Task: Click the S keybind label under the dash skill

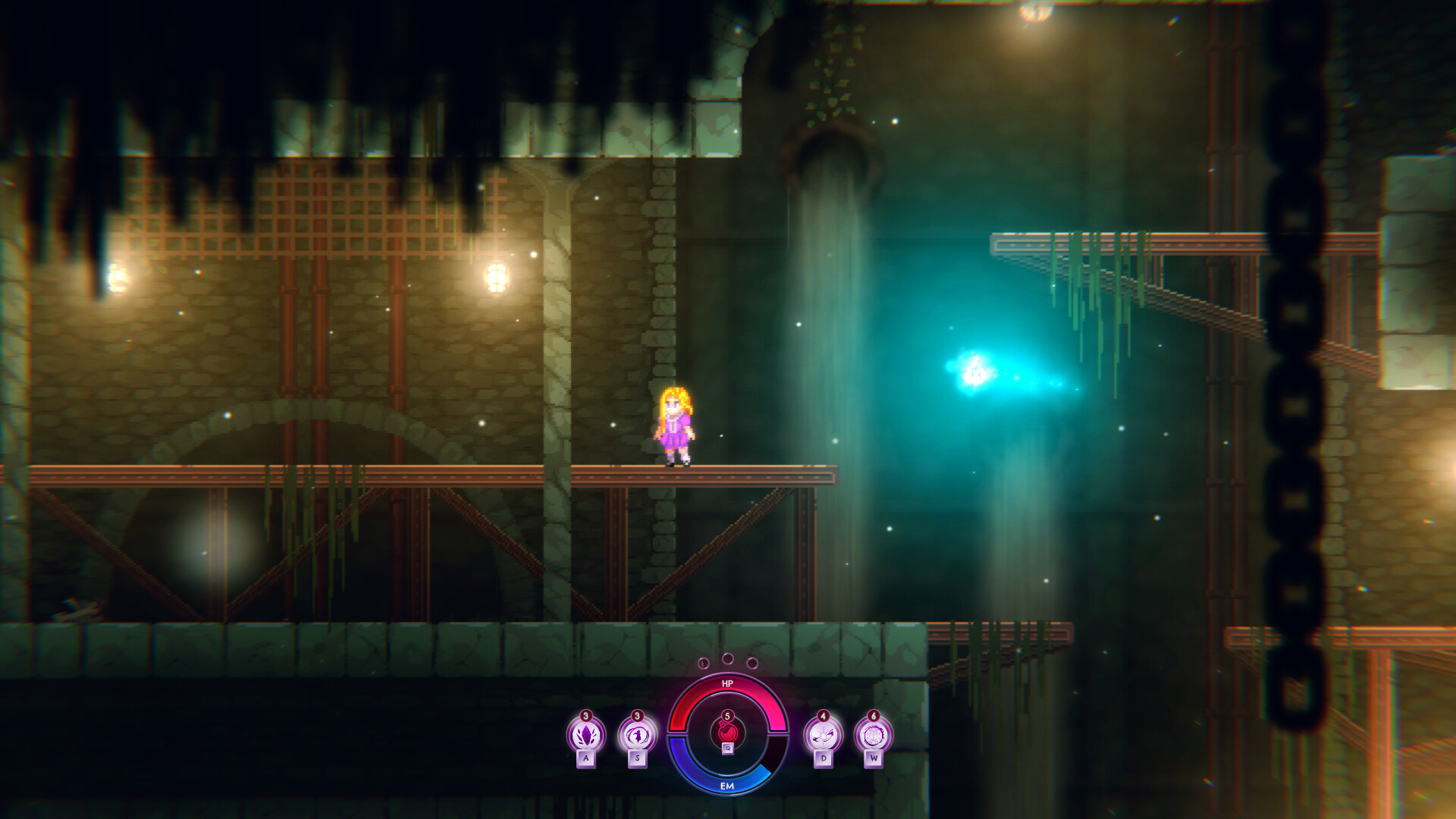Action: click(x=636, y=758)
